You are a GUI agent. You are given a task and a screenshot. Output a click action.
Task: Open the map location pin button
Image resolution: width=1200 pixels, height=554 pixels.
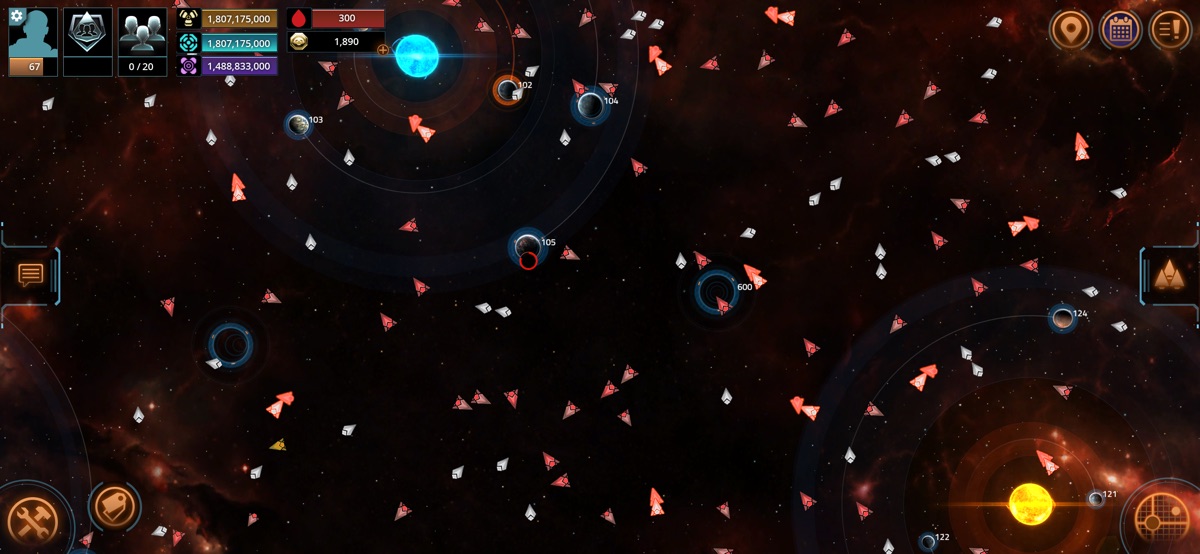(1071, 29)
